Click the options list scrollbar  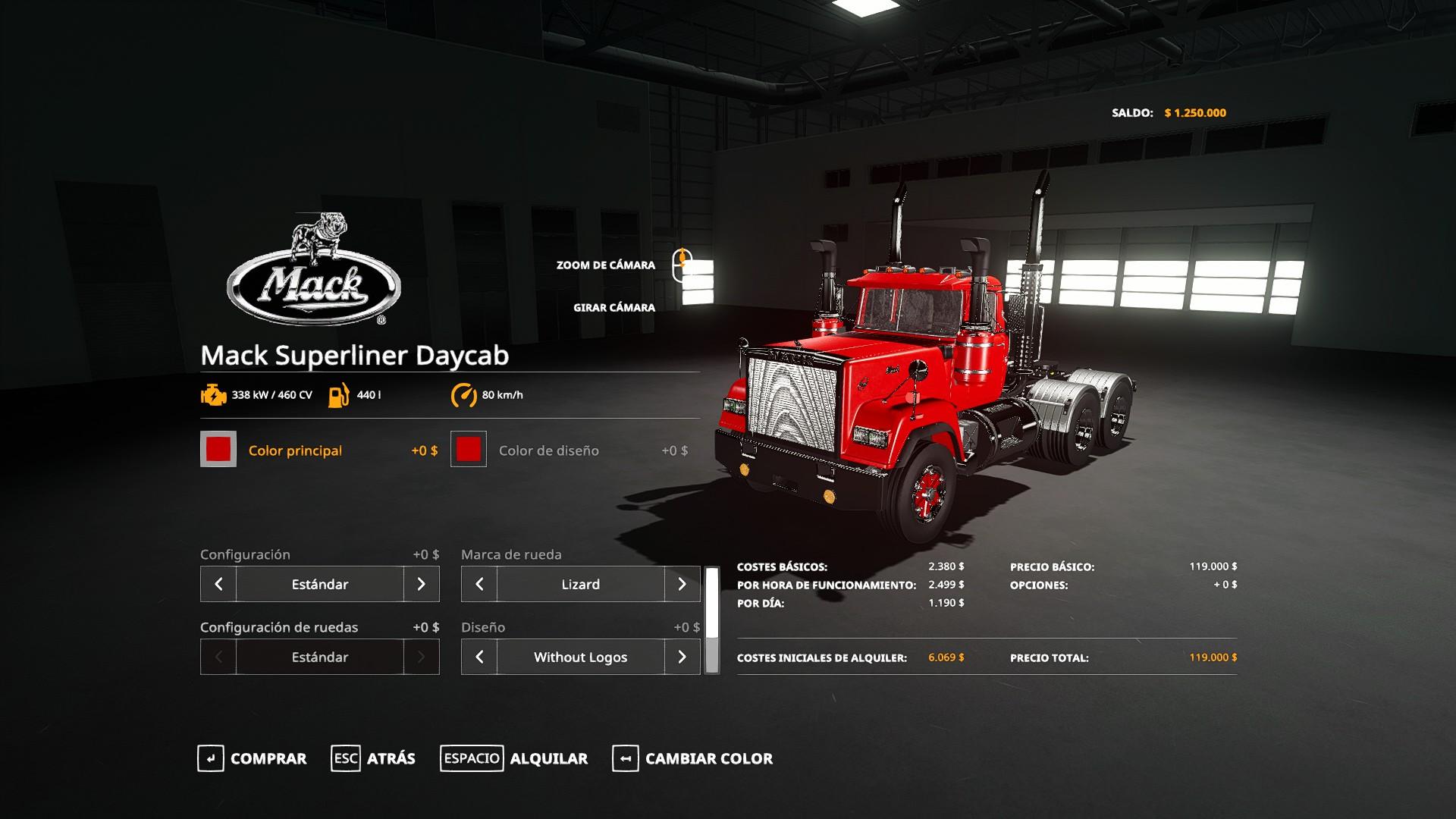pyautogui.click(x=712, y=620)
